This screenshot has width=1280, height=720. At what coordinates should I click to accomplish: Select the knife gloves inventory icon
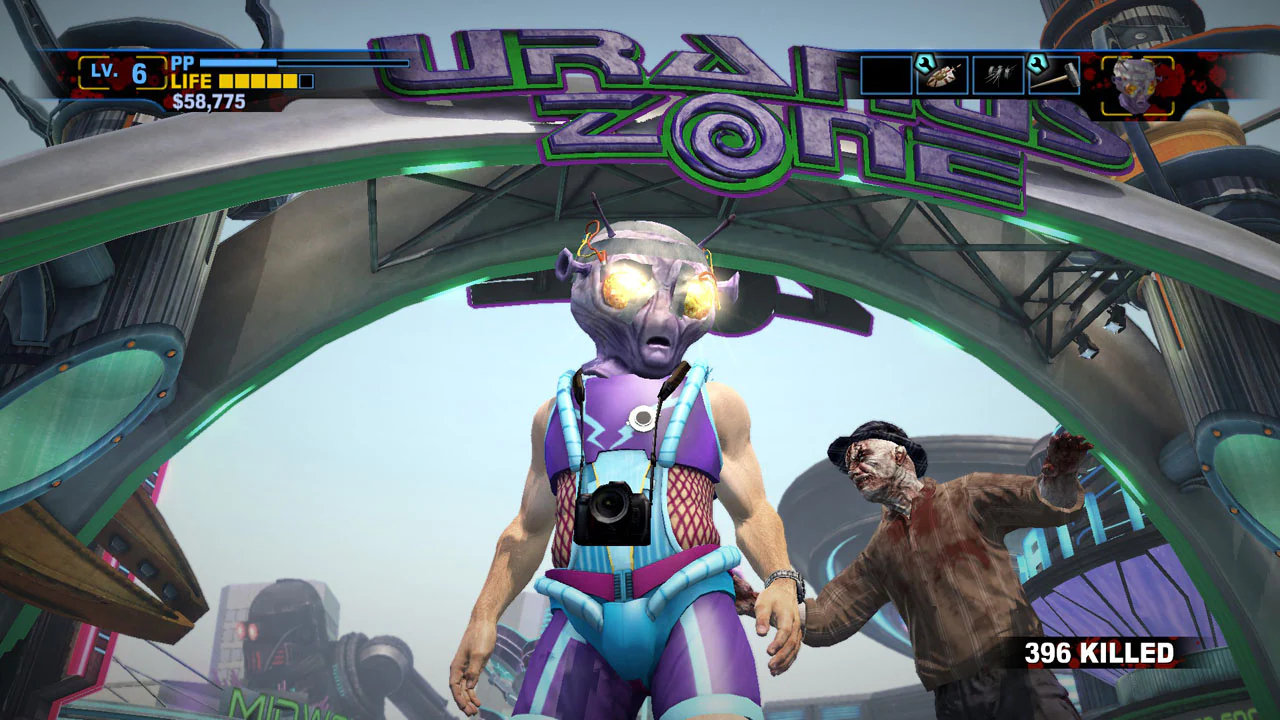[x=1000, y=75]
